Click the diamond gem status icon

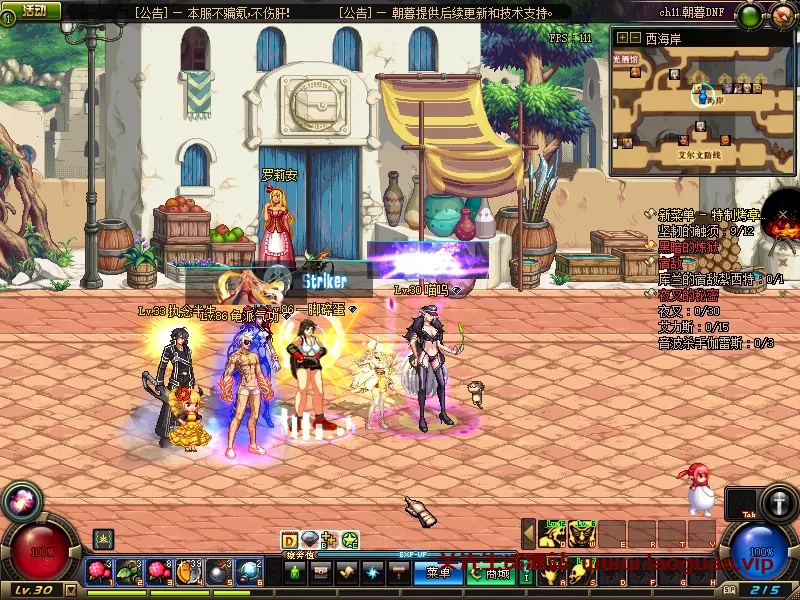[x=310, y=540]
